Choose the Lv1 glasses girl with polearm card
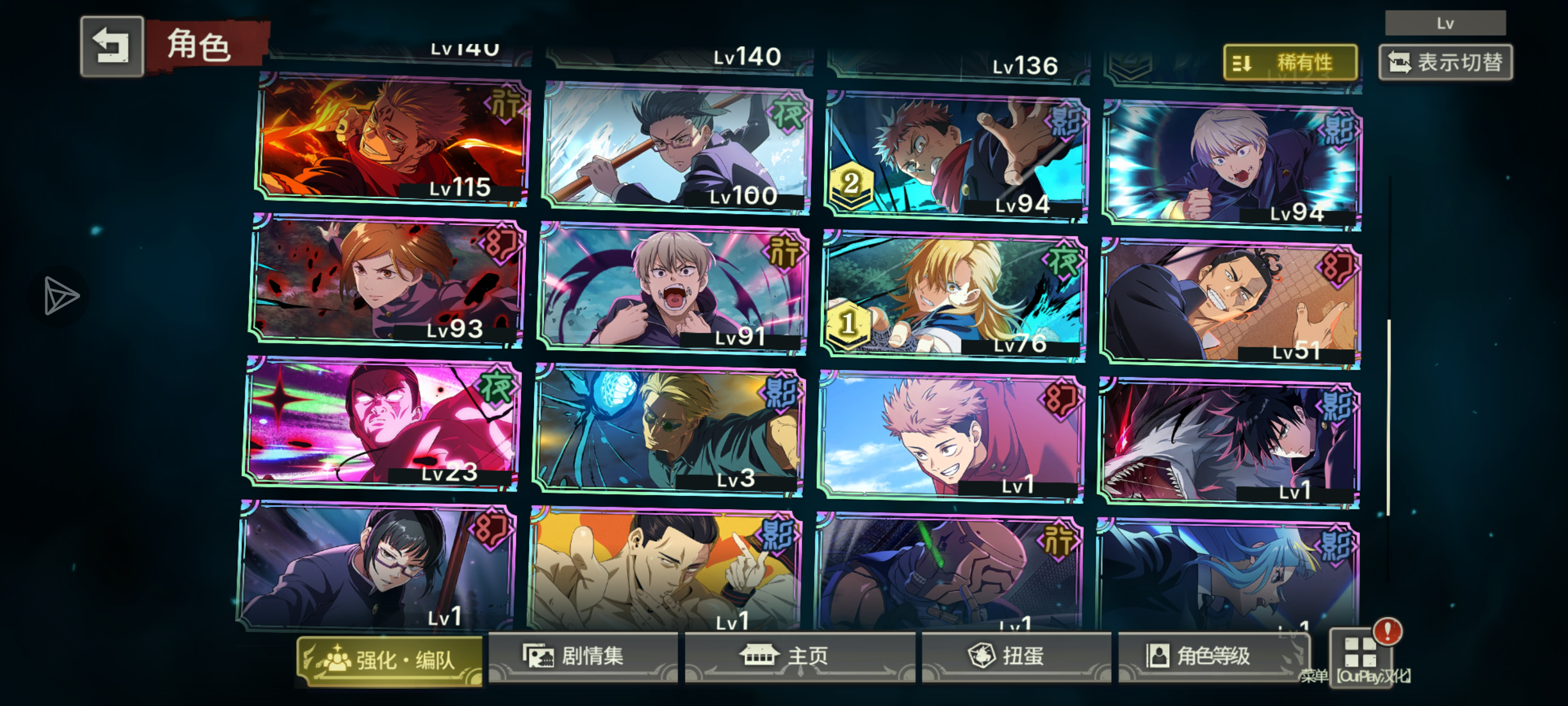1568x706 pixels. coord(376,566)
